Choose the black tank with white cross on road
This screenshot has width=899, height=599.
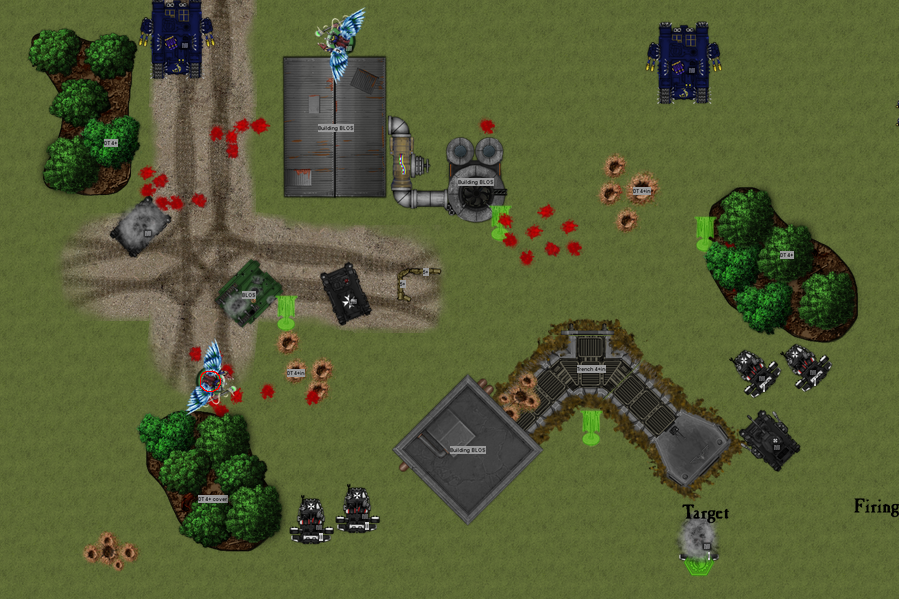coord(346,294)
